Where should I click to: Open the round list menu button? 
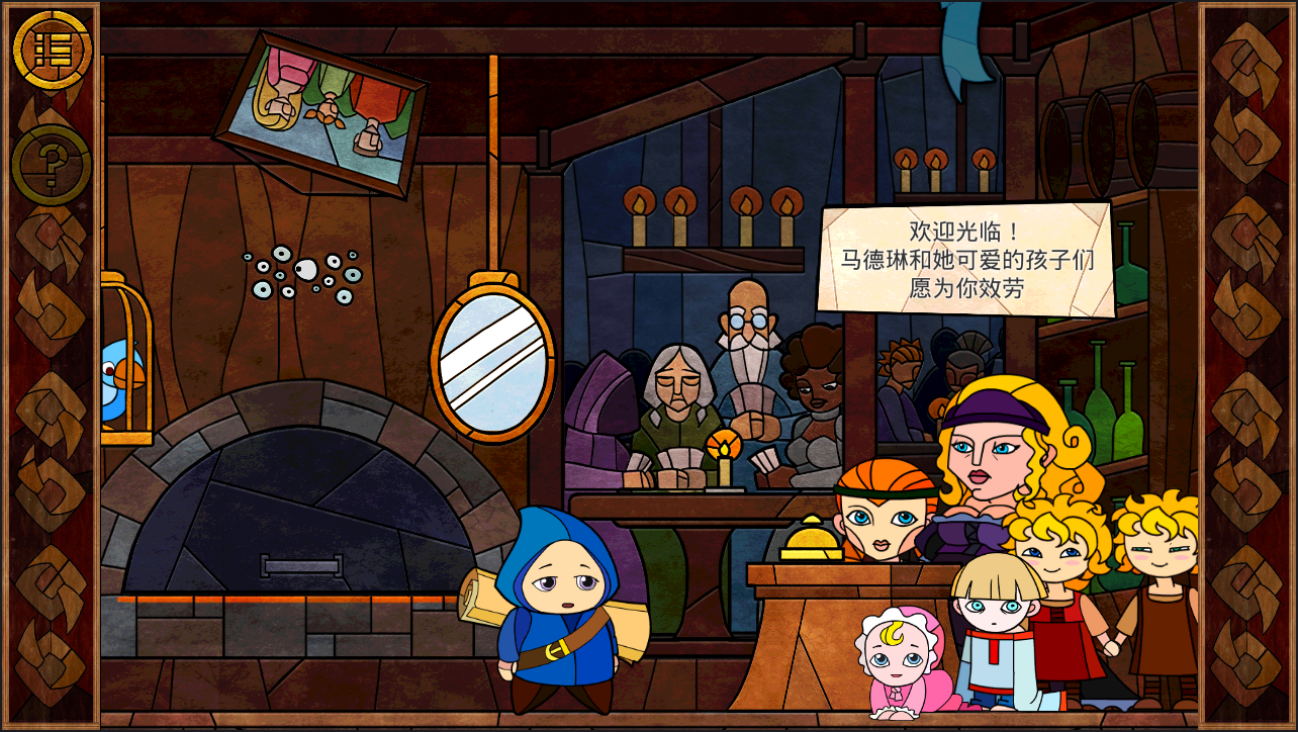pyautogui.click(x=52, y=50)
